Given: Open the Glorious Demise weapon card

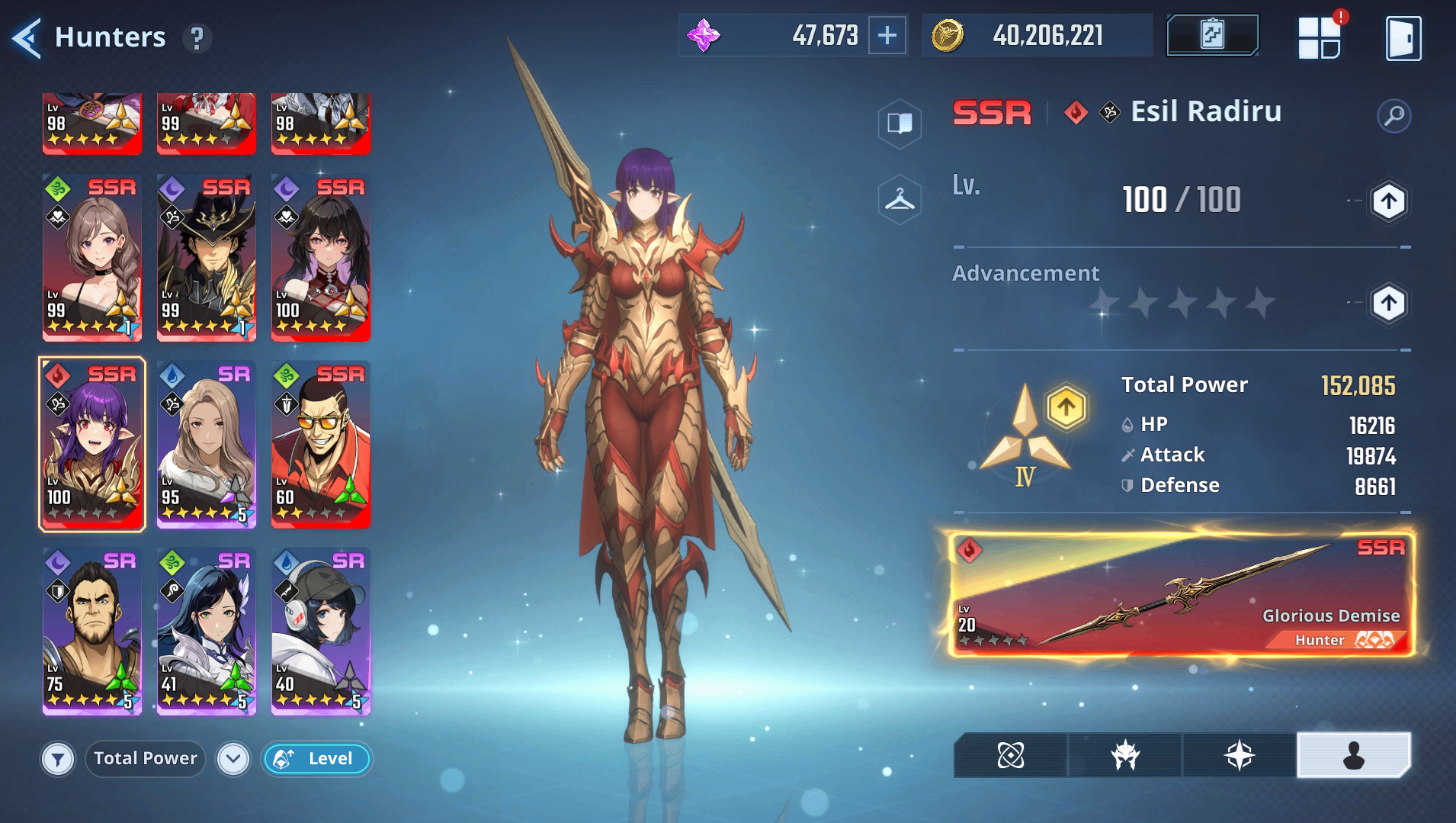Looking at the screenshot, I should [x=1180, y=595].
